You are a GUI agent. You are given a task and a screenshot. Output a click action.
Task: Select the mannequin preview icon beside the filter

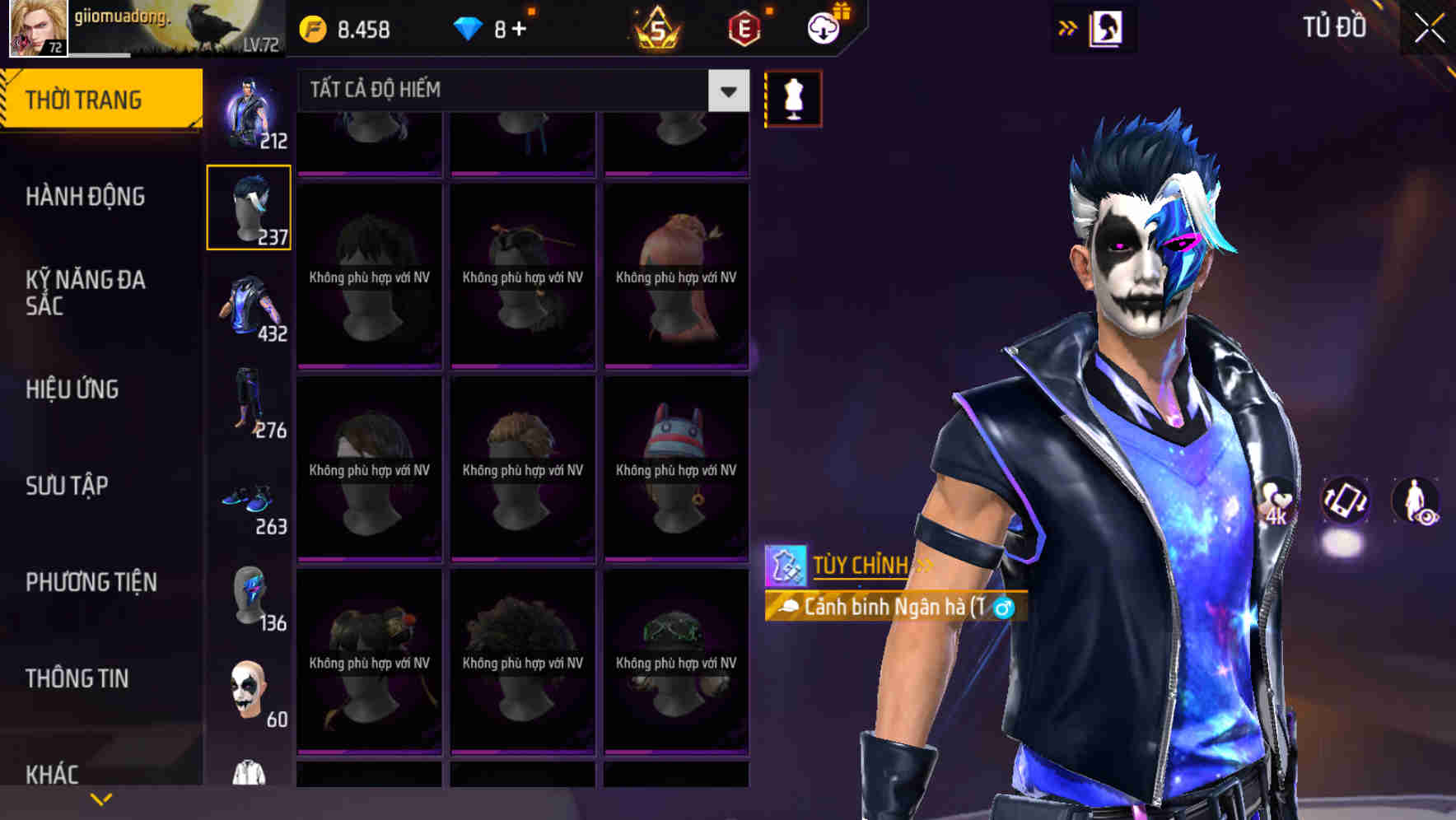click(792, 97)
